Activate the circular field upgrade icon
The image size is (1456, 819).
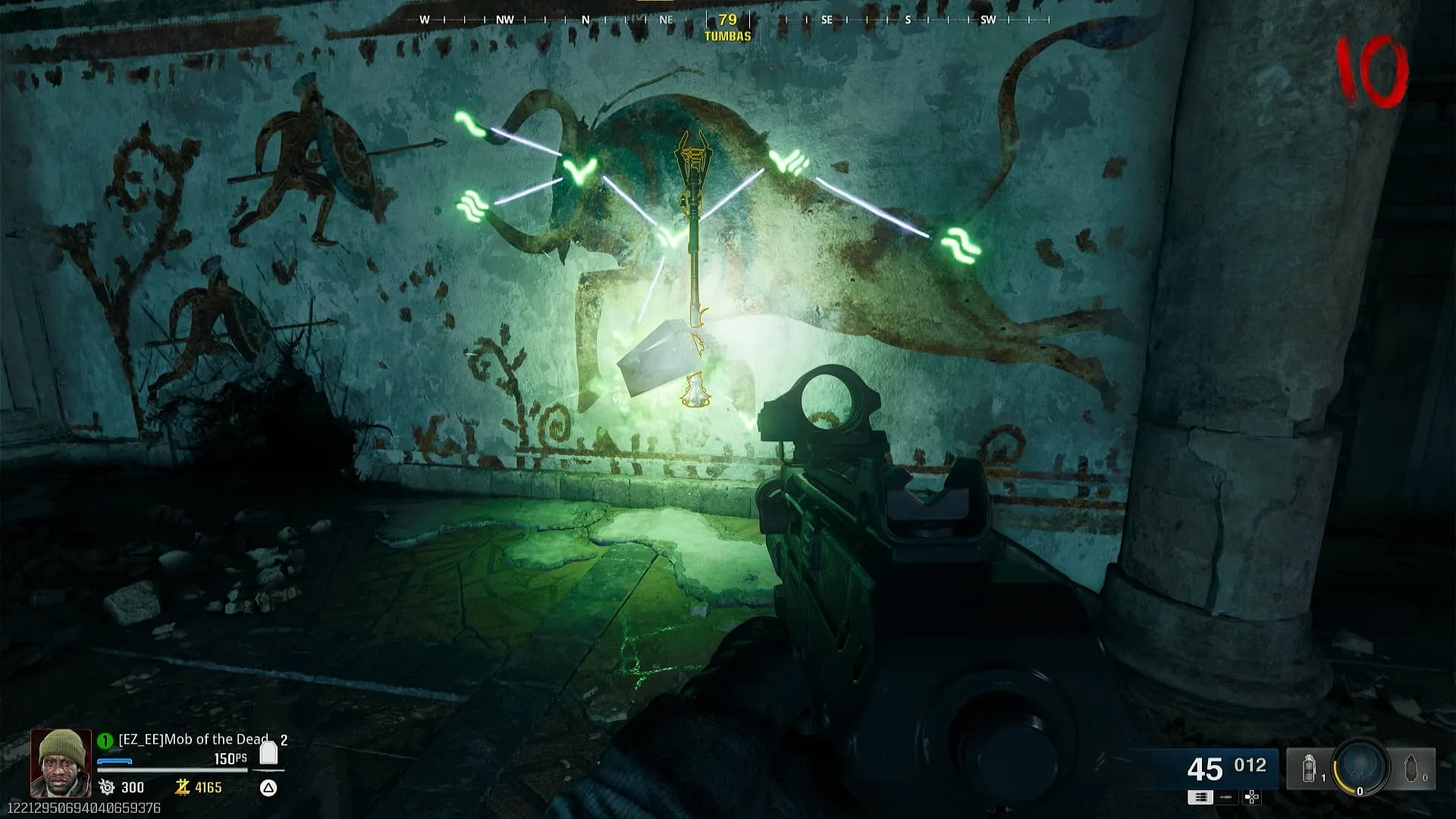(x=1360, y=767)
